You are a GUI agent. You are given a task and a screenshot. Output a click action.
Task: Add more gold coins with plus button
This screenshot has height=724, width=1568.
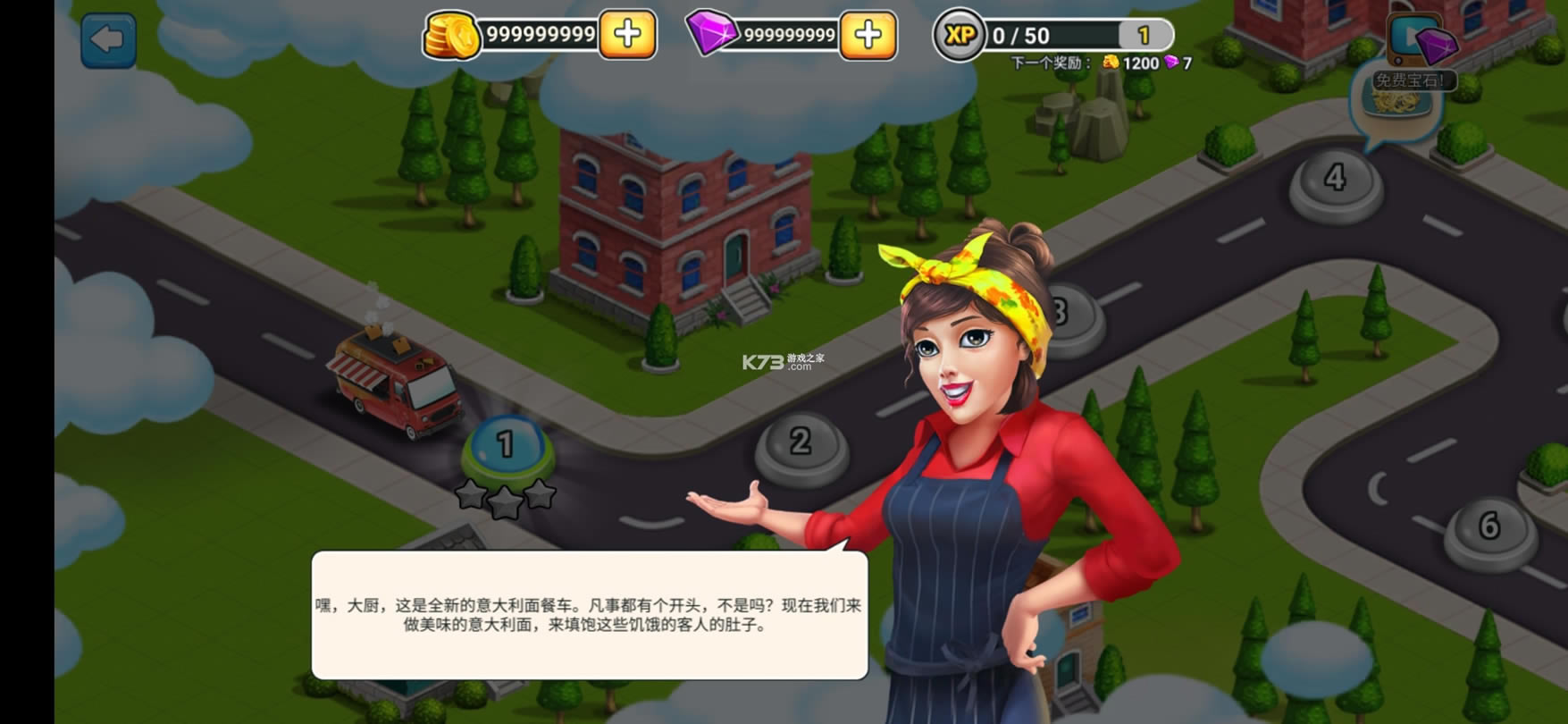pyautogui.click(x=627, y=35)
